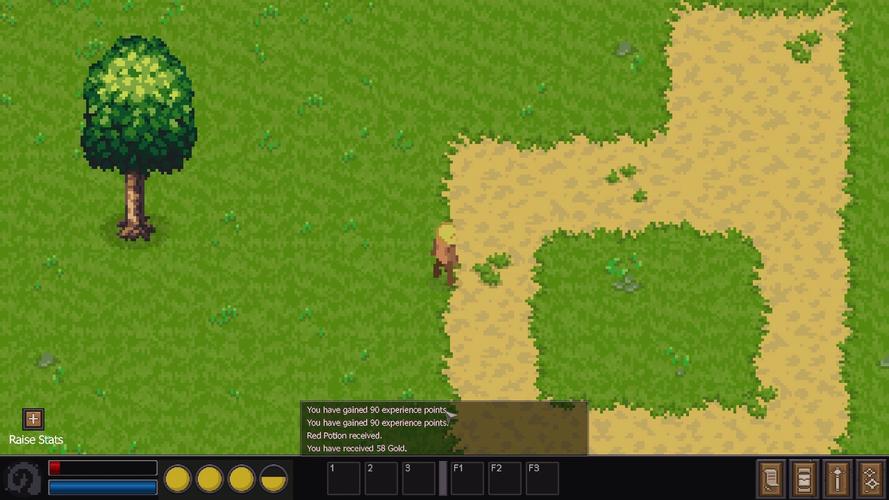This screenshot has height=500, width=889.
Task: Click the half-filled yellow orb
Action: (274, 478)
